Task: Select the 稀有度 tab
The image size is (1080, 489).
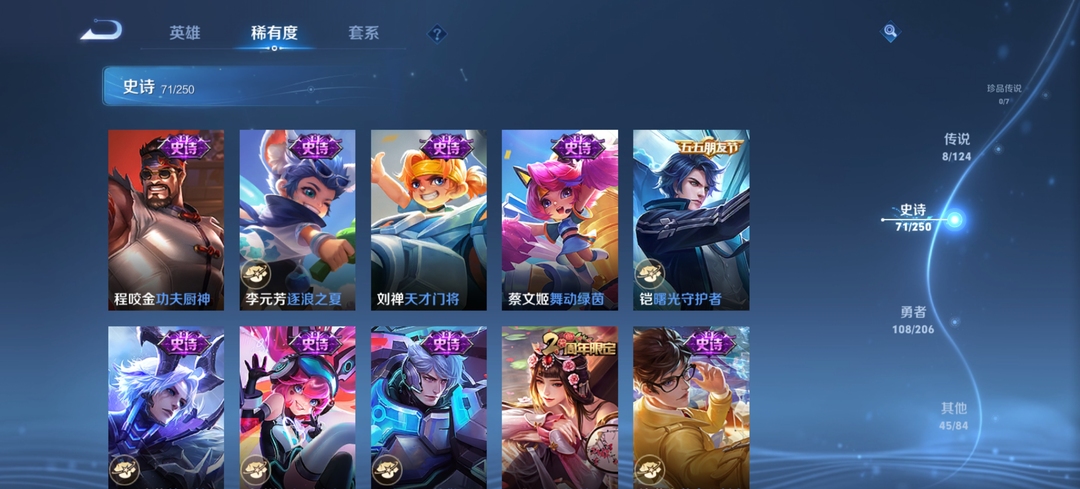Action: 274,33
